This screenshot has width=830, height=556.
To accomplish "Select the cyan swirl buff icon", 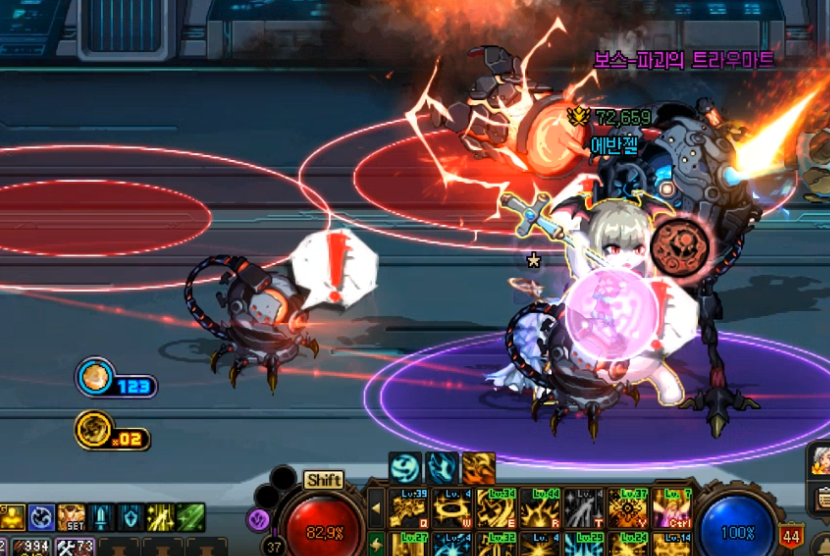I will tap(404, 467).
